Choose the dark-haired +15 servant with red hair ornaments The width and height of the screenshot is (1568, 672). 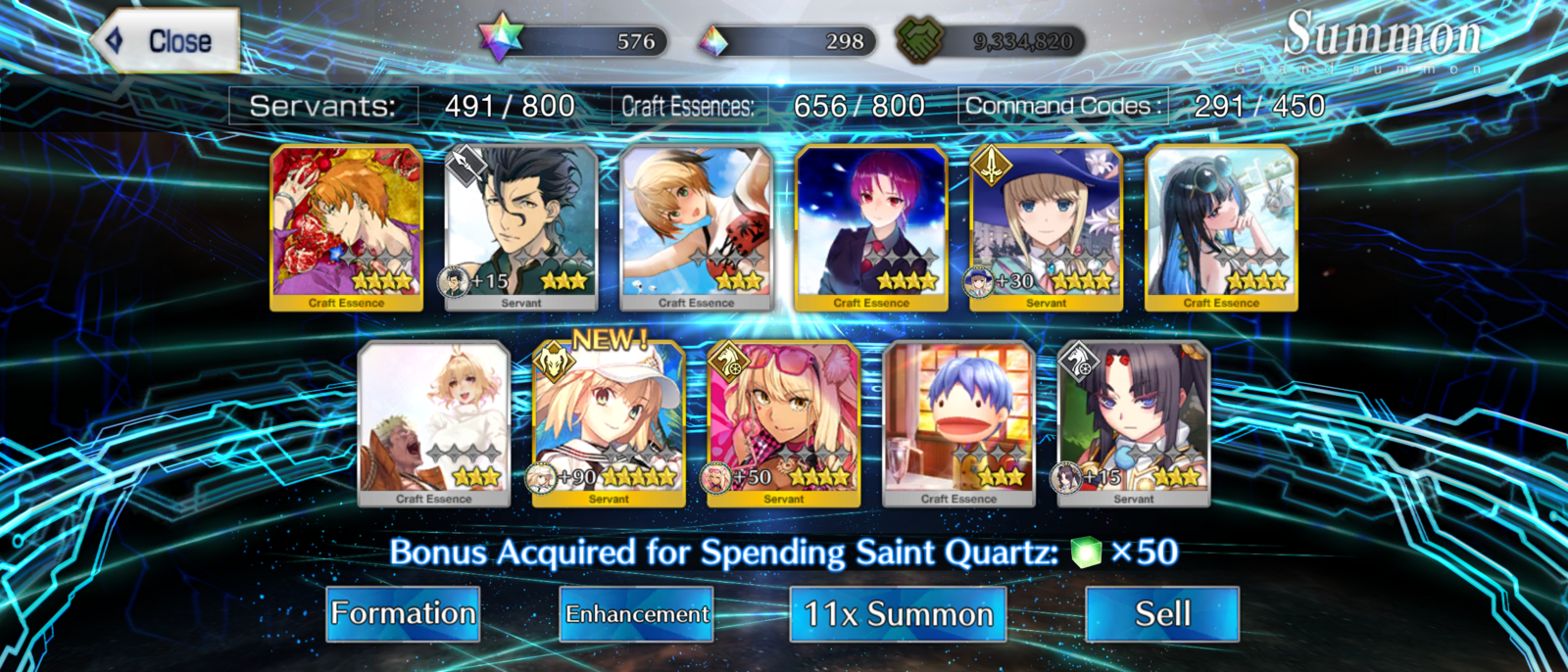pyautogui.click(x=1134, y=423)
